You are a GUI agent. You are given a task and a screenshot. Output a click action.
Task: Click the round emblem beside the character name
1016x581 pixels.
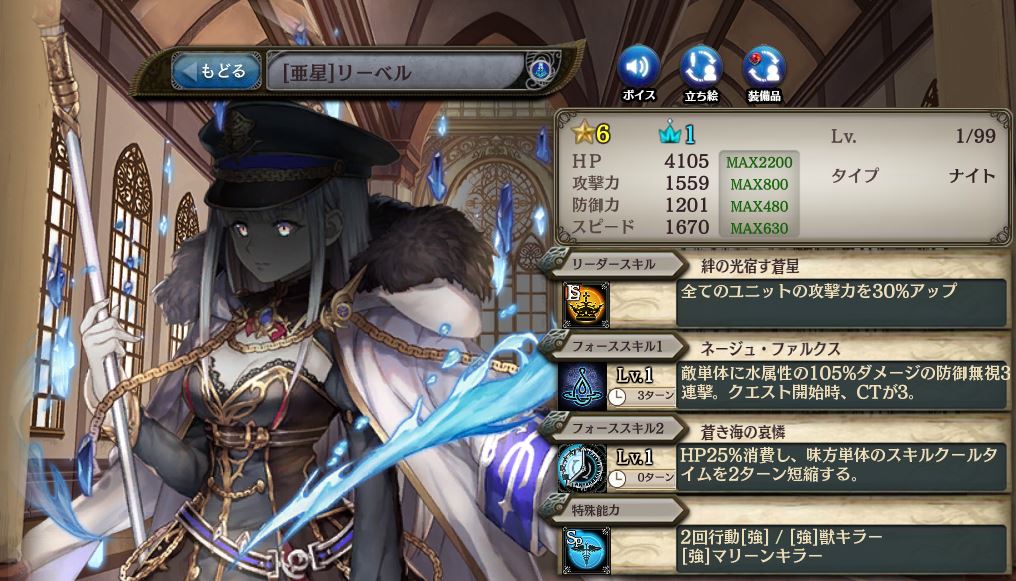point(540,72)
